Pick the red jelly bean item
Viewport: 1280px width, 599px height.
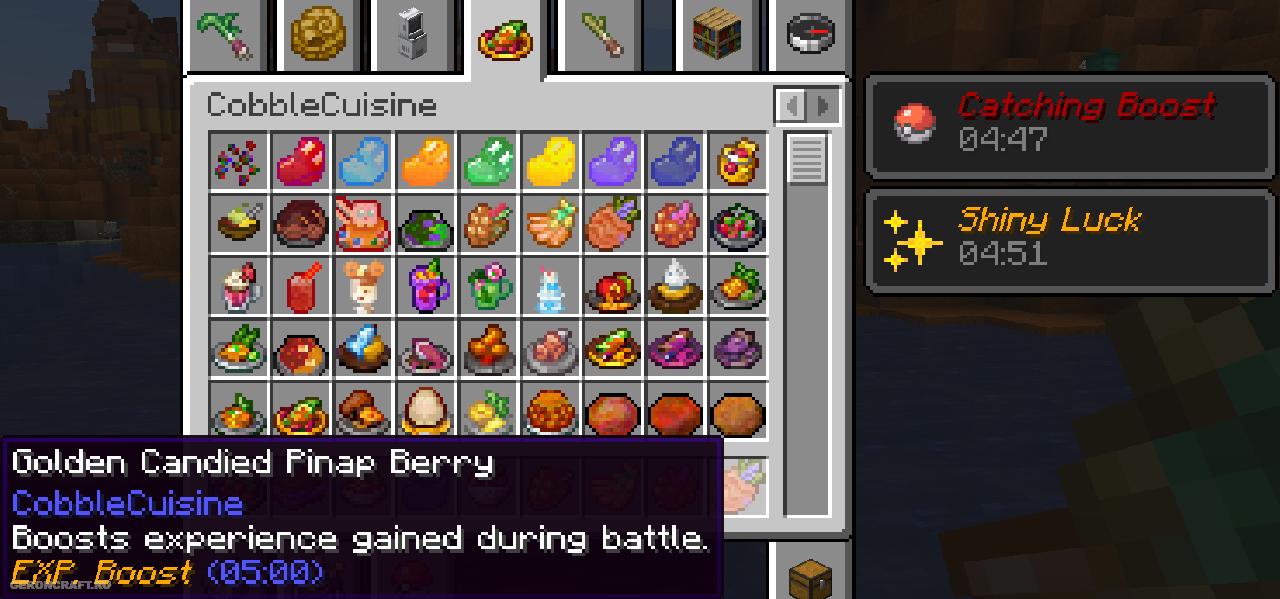301,161
